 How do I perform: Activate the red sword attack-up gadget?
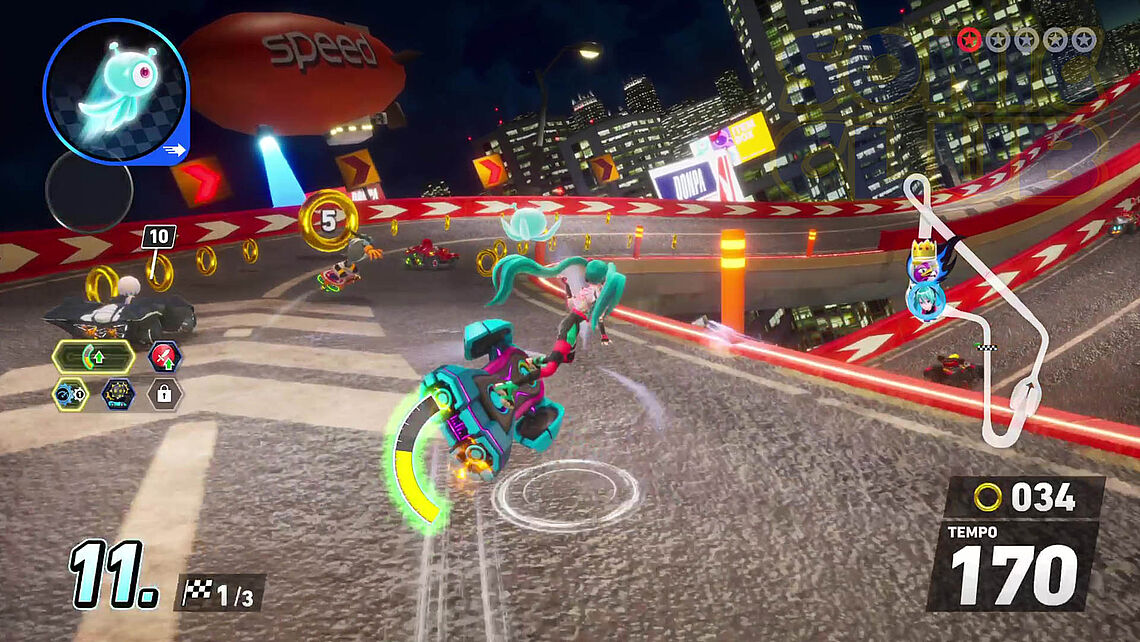(165, 356)
